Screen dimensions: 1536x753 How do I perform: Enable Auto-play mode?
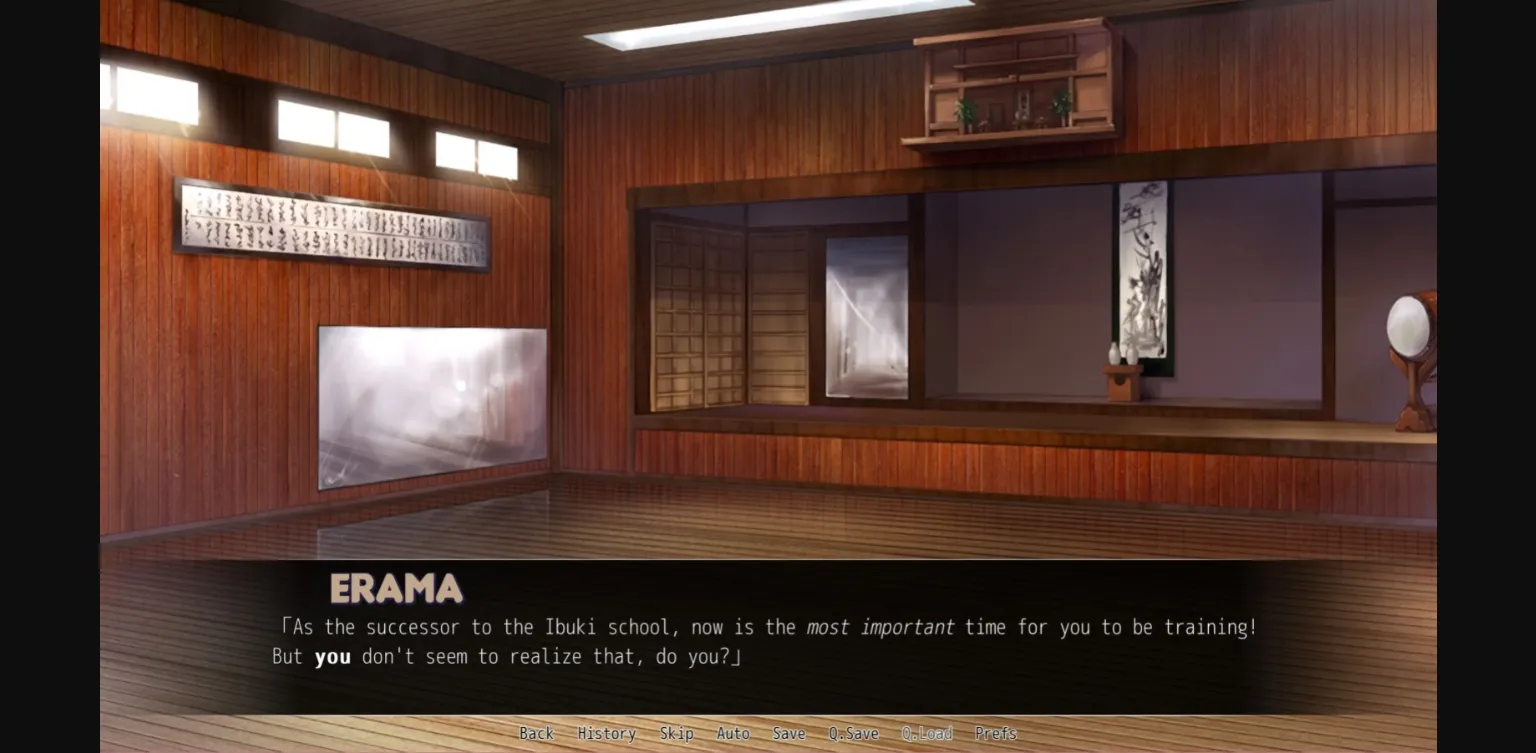(733, 733)
